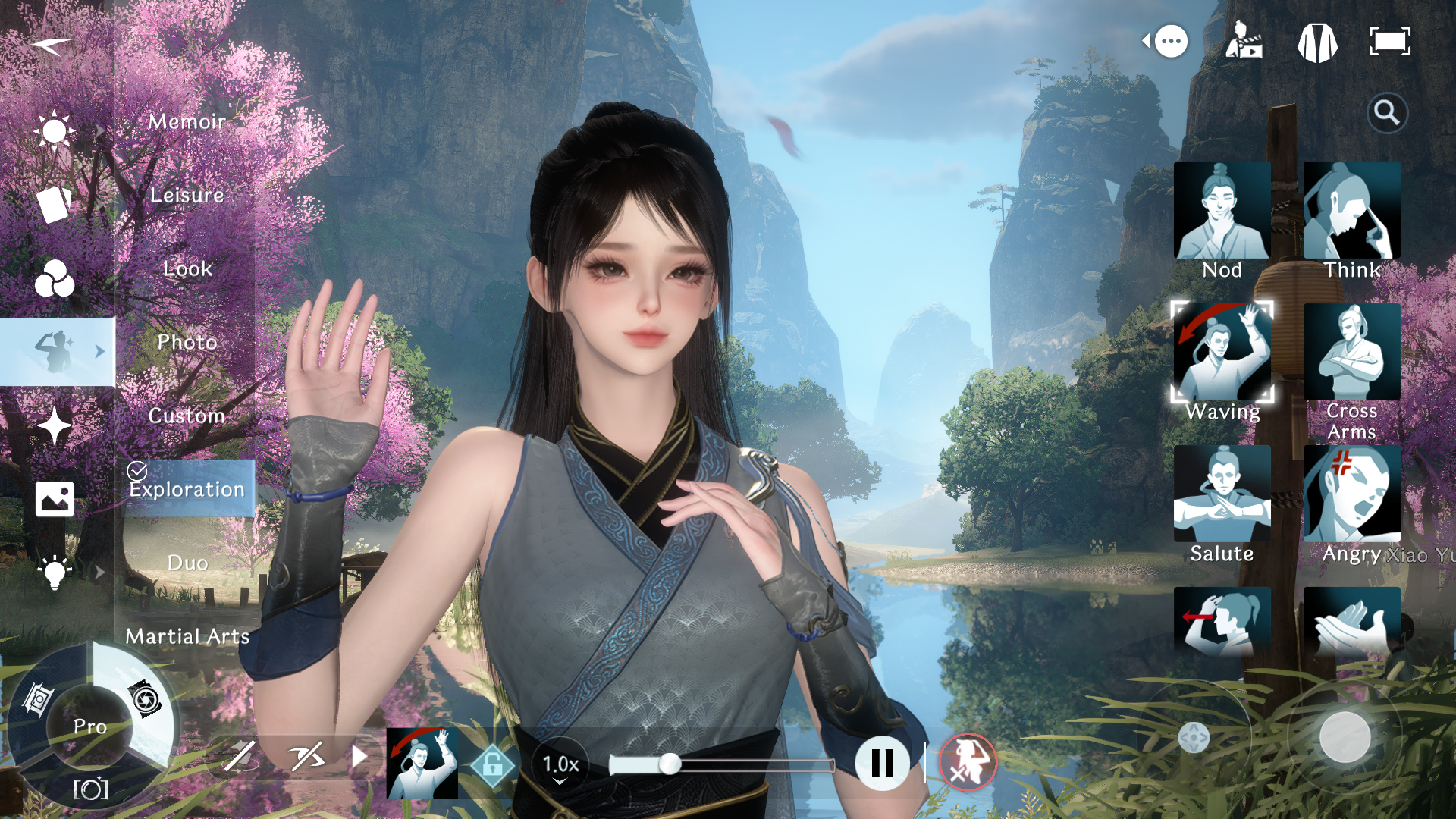
Task: Select the Memoir emote category
Action: coord(187,121)
